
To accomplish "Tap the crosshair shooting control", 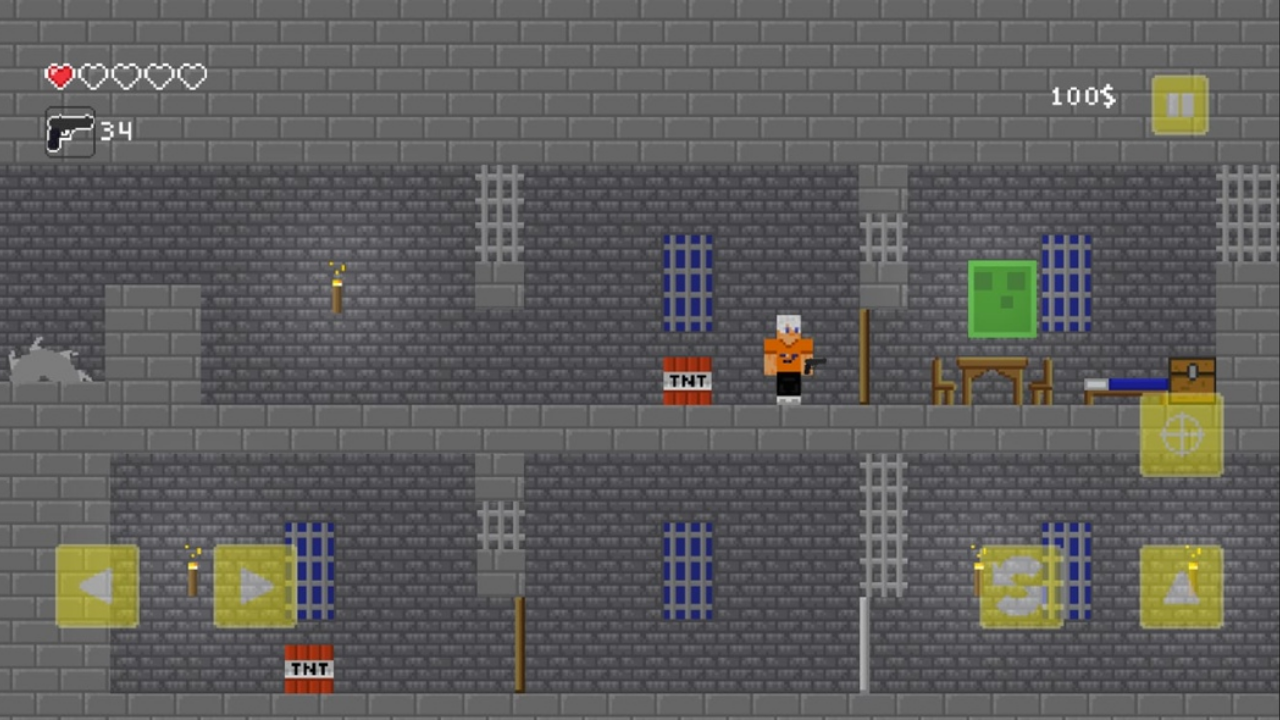I will click(1183, 434).
